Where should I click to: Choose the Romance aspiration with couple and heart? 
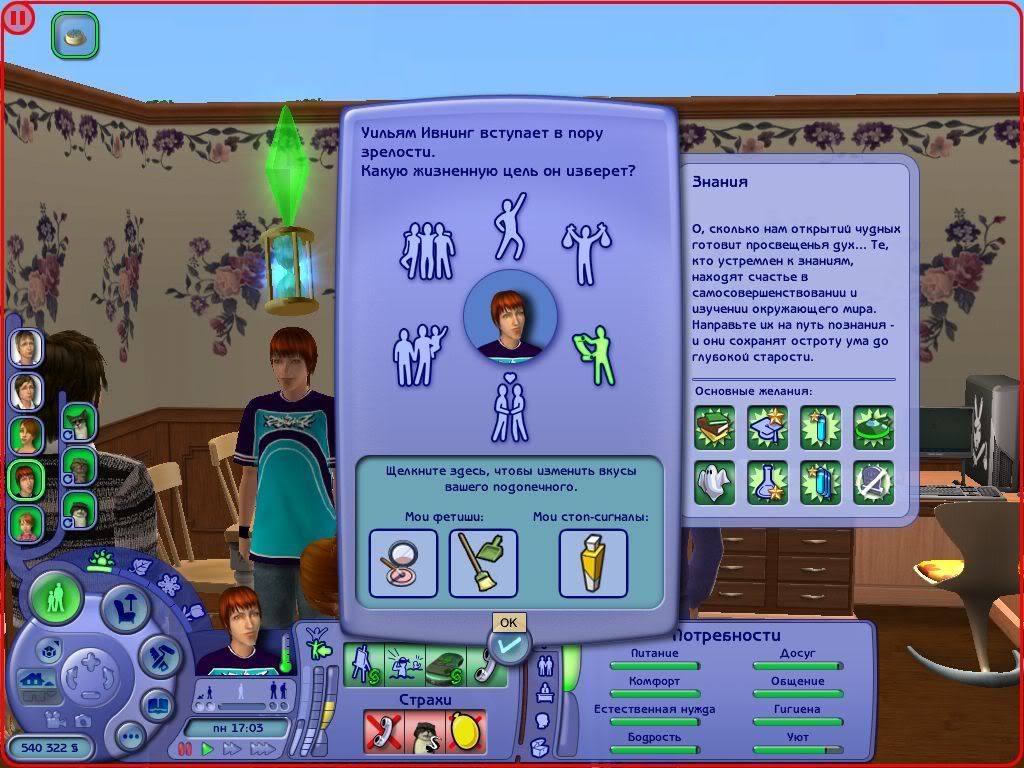point(510,408)
